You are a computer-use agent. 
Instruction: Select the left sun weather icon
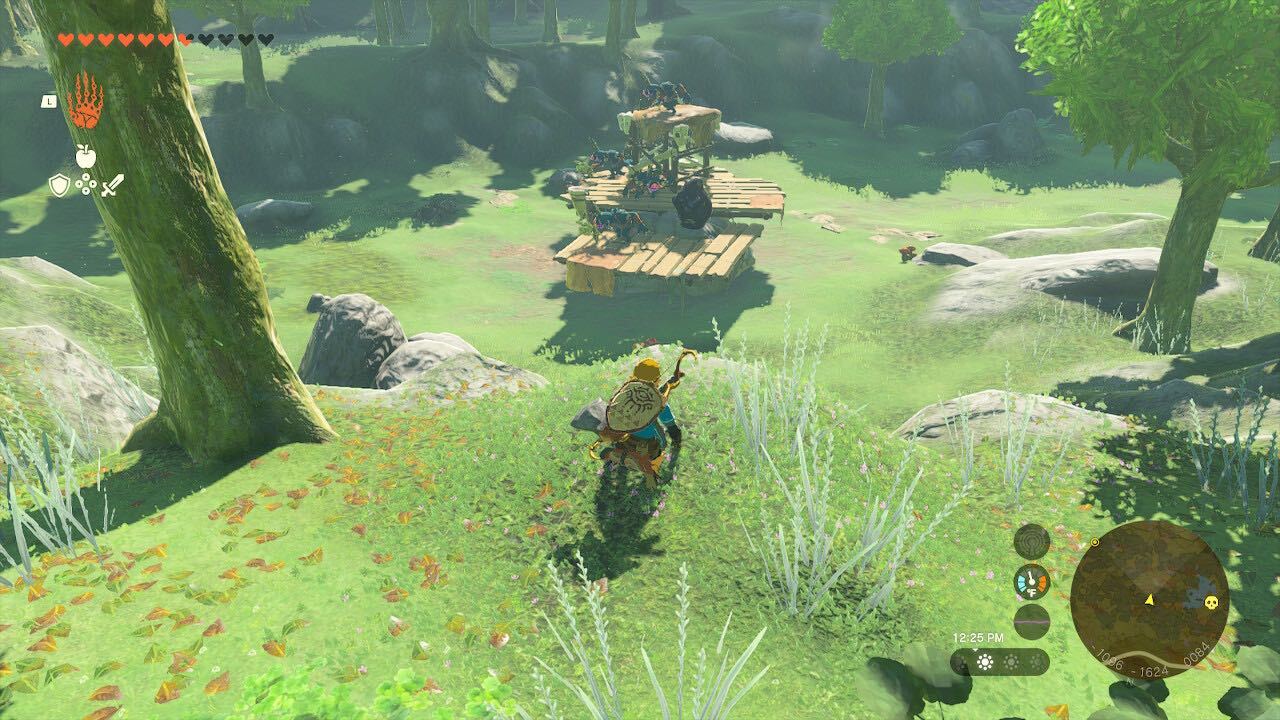(x=983, y=662)
